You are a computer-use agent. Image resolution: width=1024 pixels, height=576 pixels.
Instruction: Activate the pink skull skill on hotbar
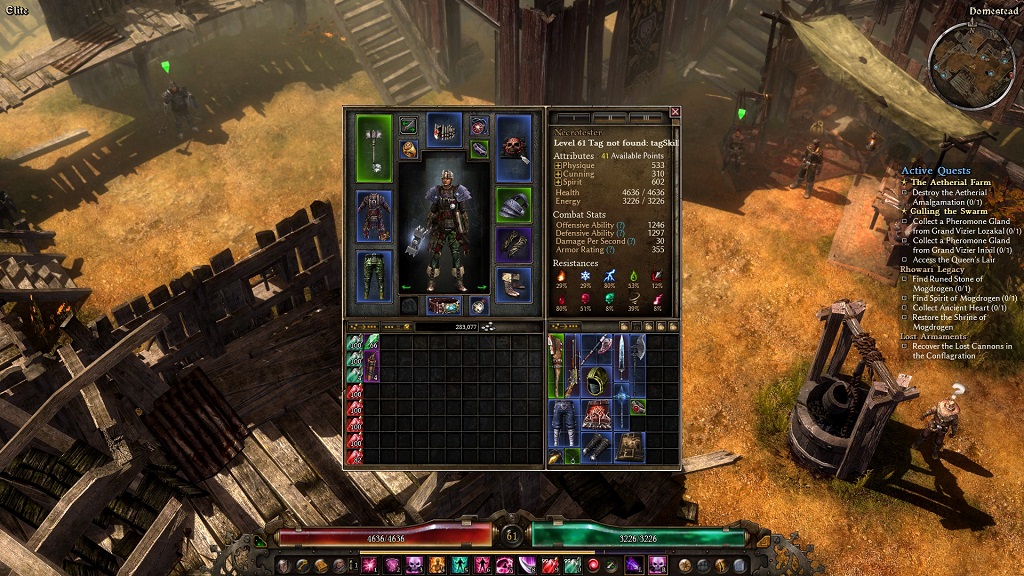[x=414, y=566]
